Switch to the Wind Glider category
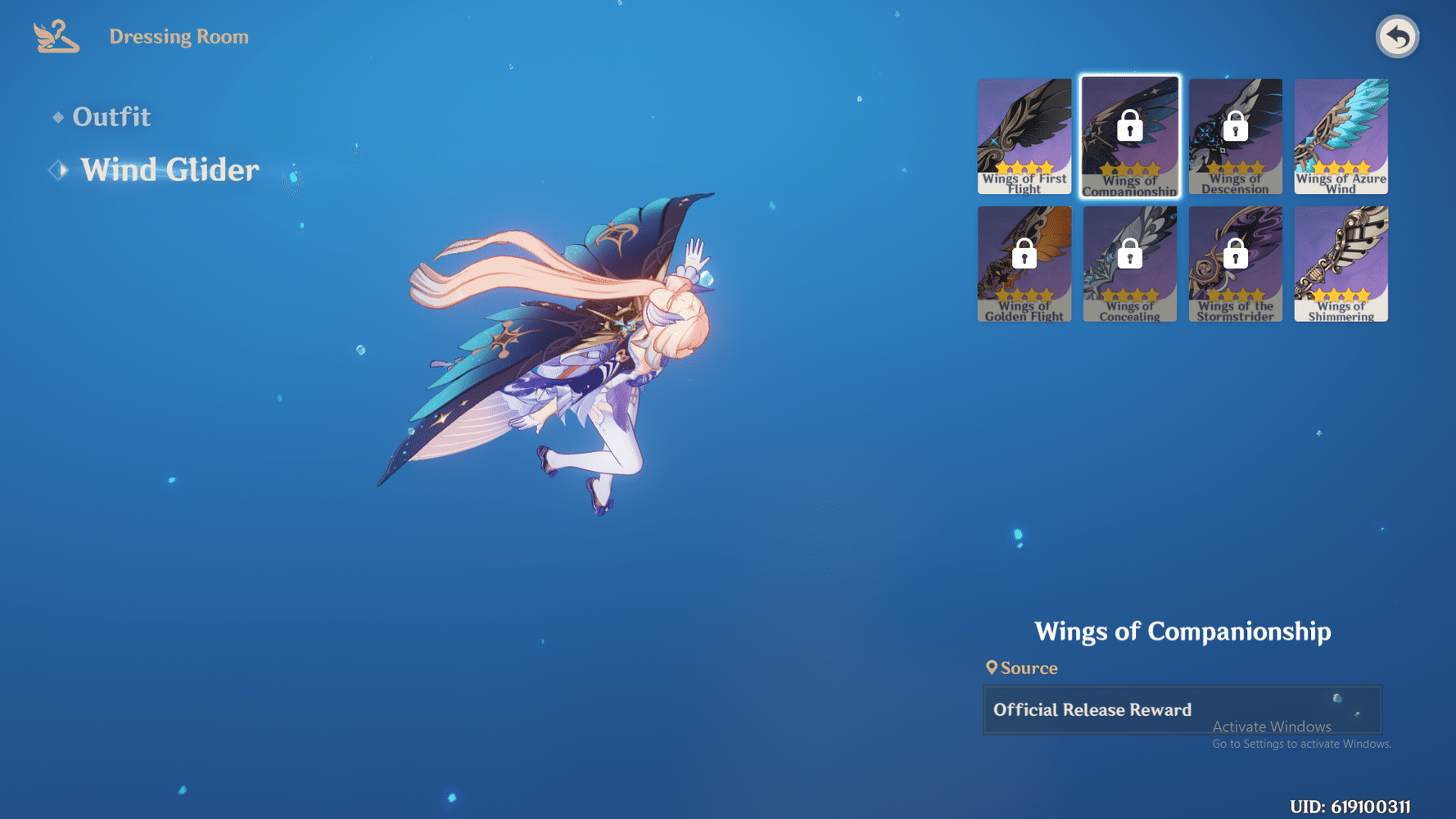 [169, 170]
